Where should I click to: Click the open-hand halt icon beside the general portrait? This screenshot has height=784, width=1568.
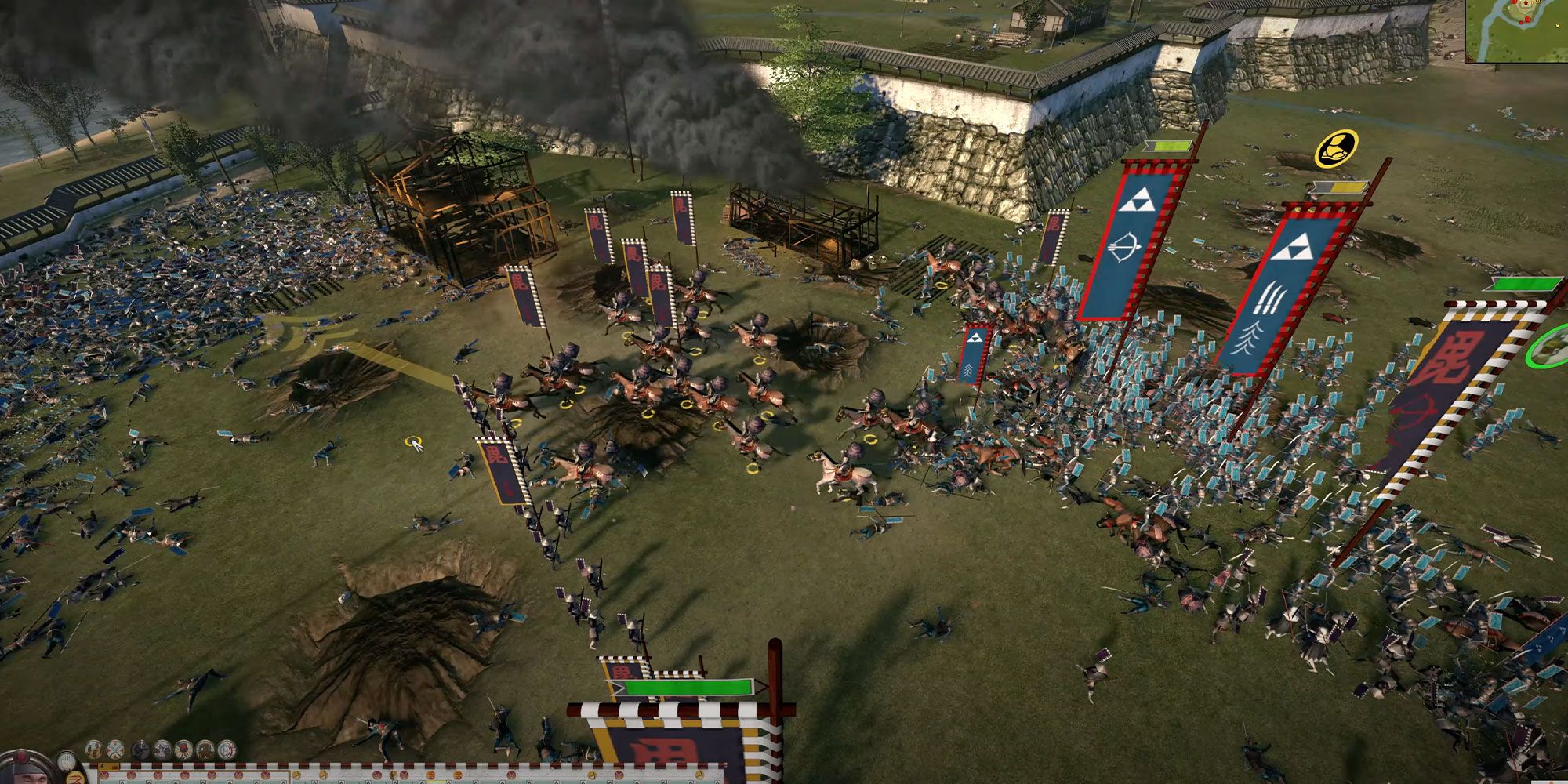pyautogui.click(x=67, y=761)
